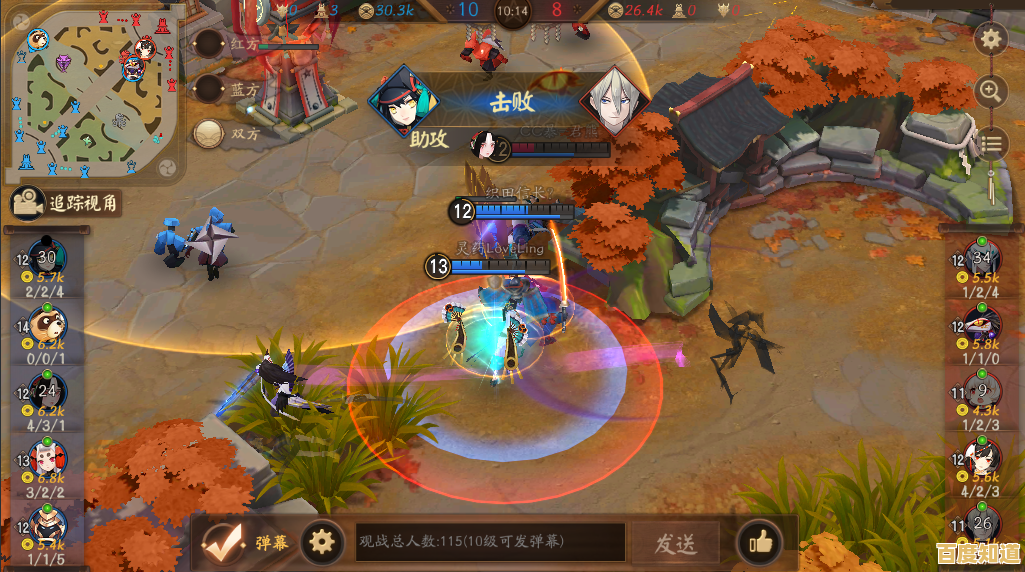The image size is (1025, 572).
Task: Click the 发送 send button
Action: 675,543
